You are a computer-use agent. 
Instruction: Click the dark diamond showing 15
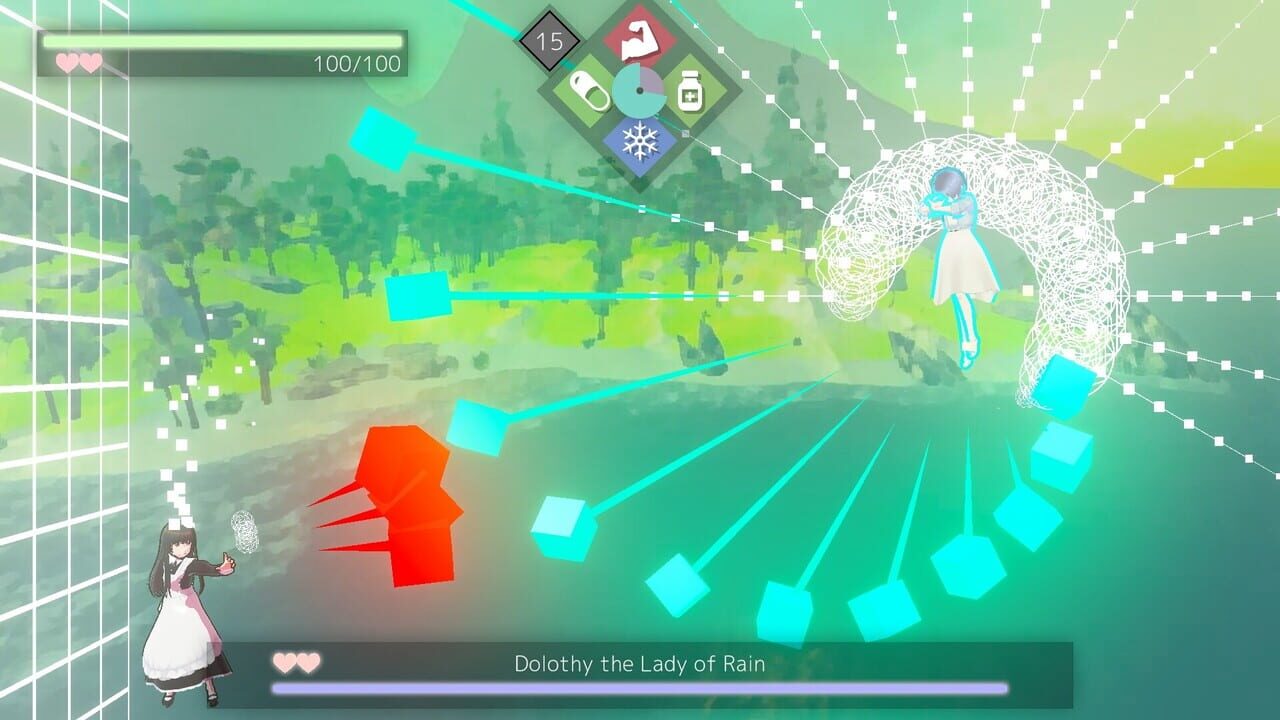pyautogui.click(x=551, y=38)
